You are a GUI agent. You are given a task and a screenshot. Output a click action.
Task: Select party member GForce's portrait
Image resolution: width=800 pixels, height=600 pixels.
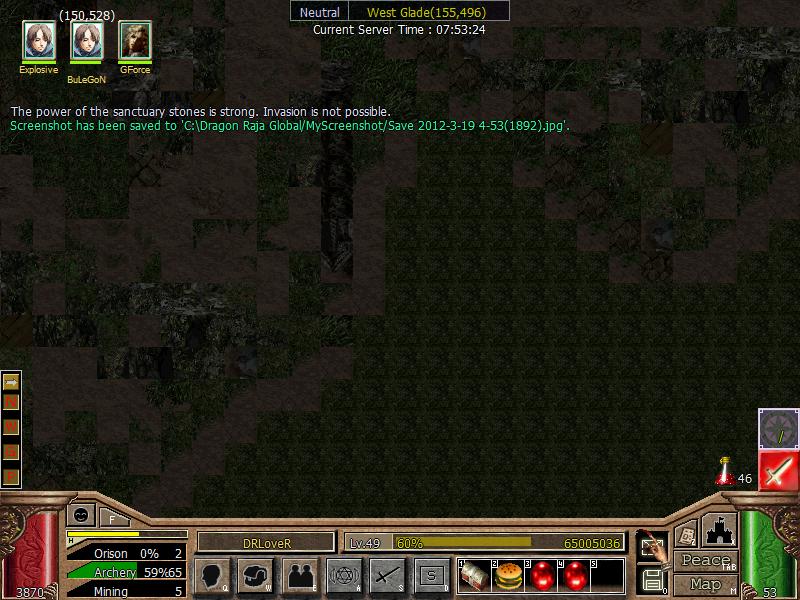(x=135, y=41)
